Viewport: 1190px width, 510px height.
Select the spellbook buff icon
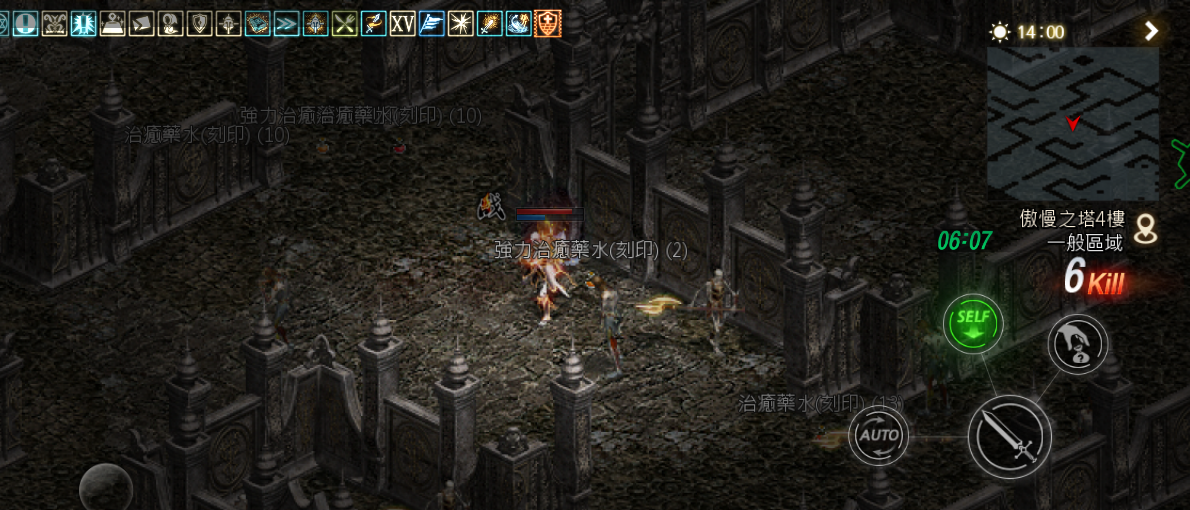[258, 23]
